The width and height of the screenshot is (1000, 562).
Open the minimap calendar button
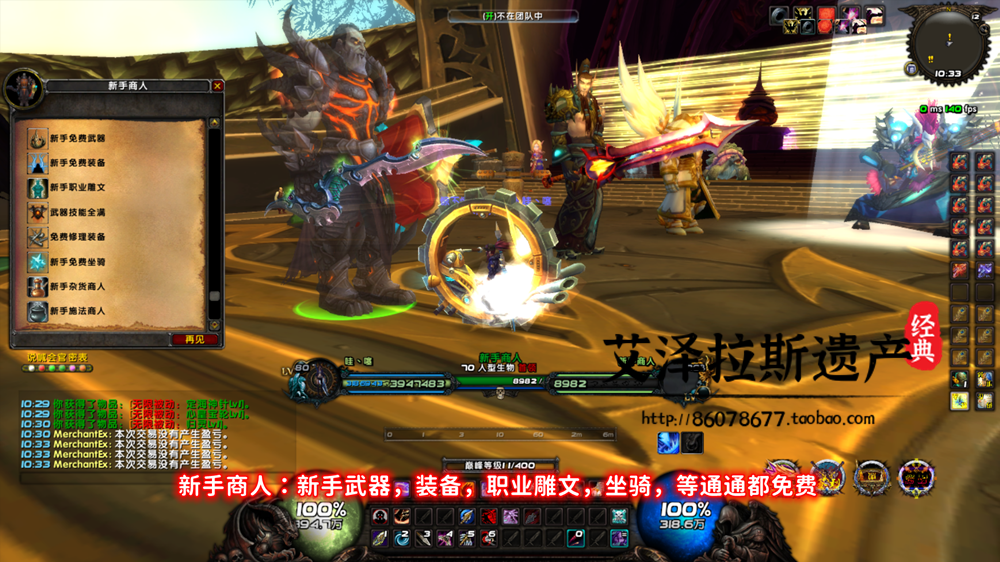[x=975, y=17]
